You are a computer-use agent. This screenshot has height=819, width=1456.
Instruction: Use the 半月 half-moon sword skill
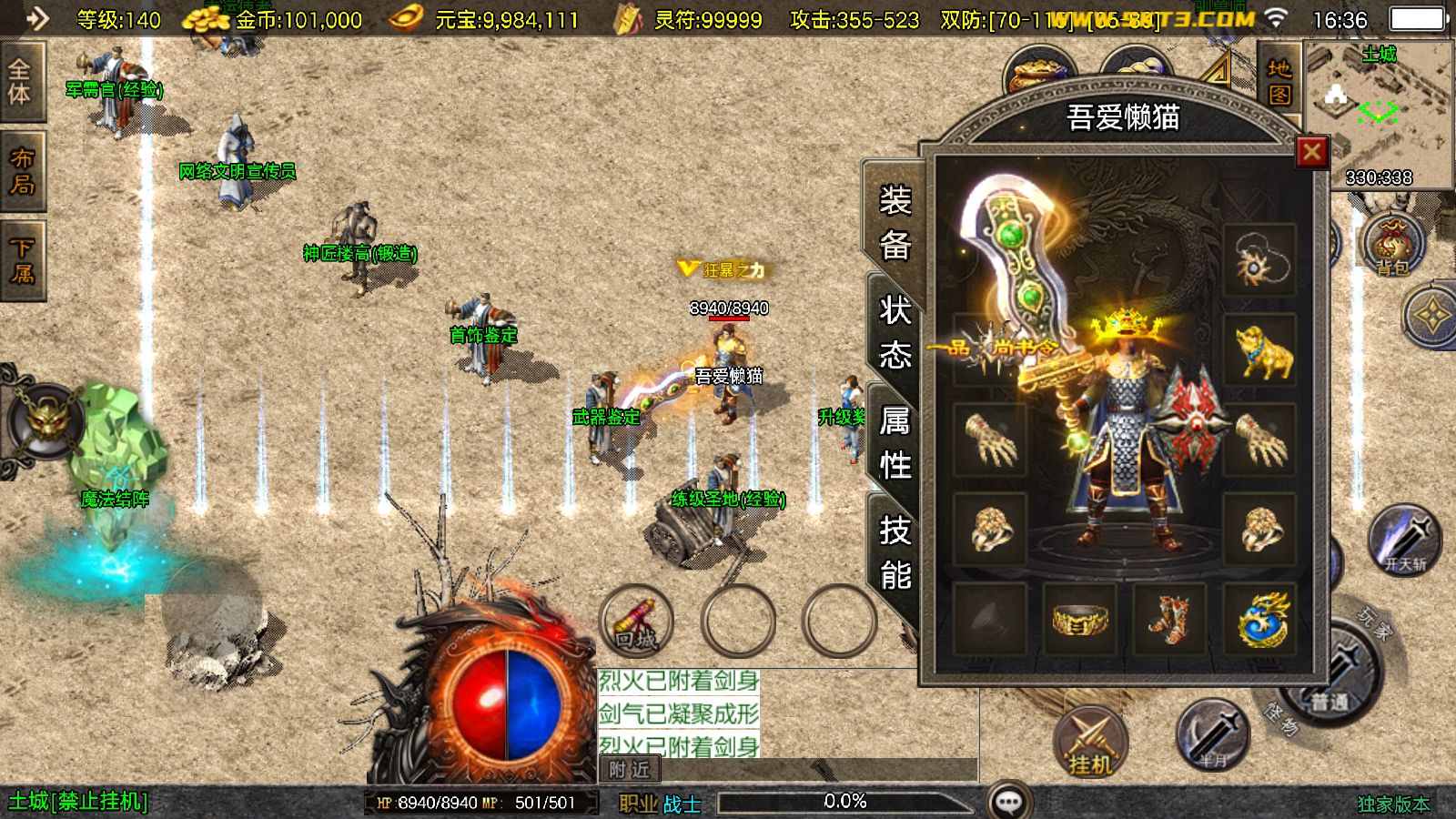click(1211, 735)
